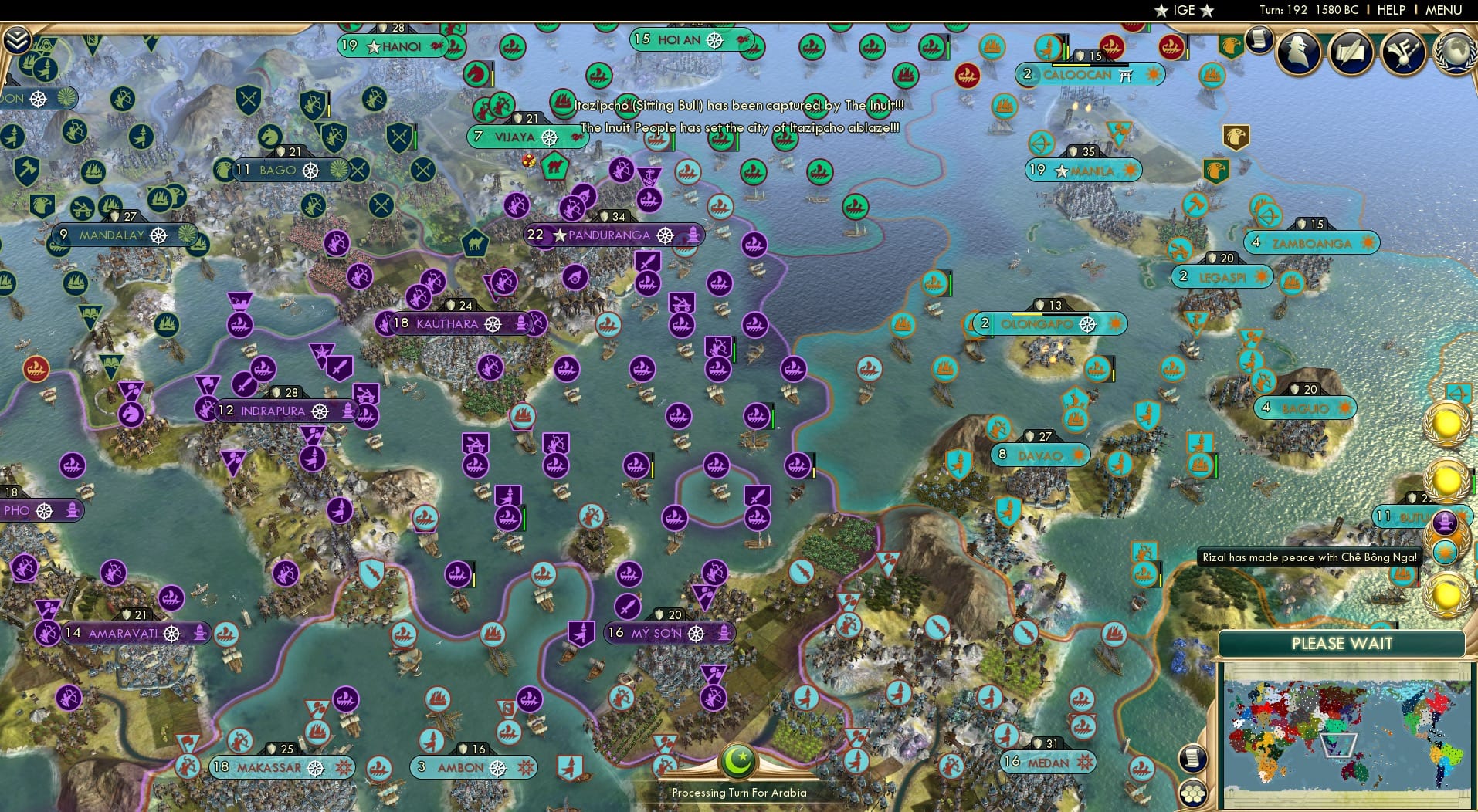
Task: Open the MENU
Action: tap(1446, 10)
